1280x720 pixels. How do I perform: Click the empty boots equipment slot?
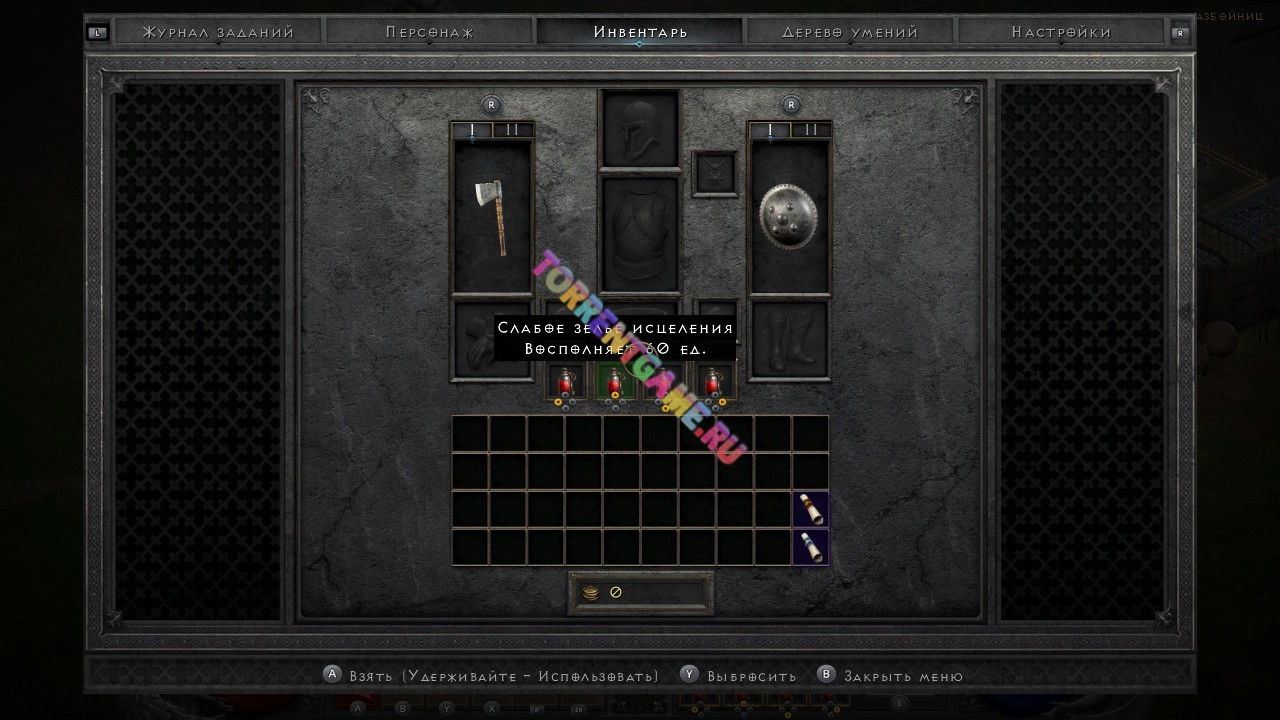[x=789, y=340]
